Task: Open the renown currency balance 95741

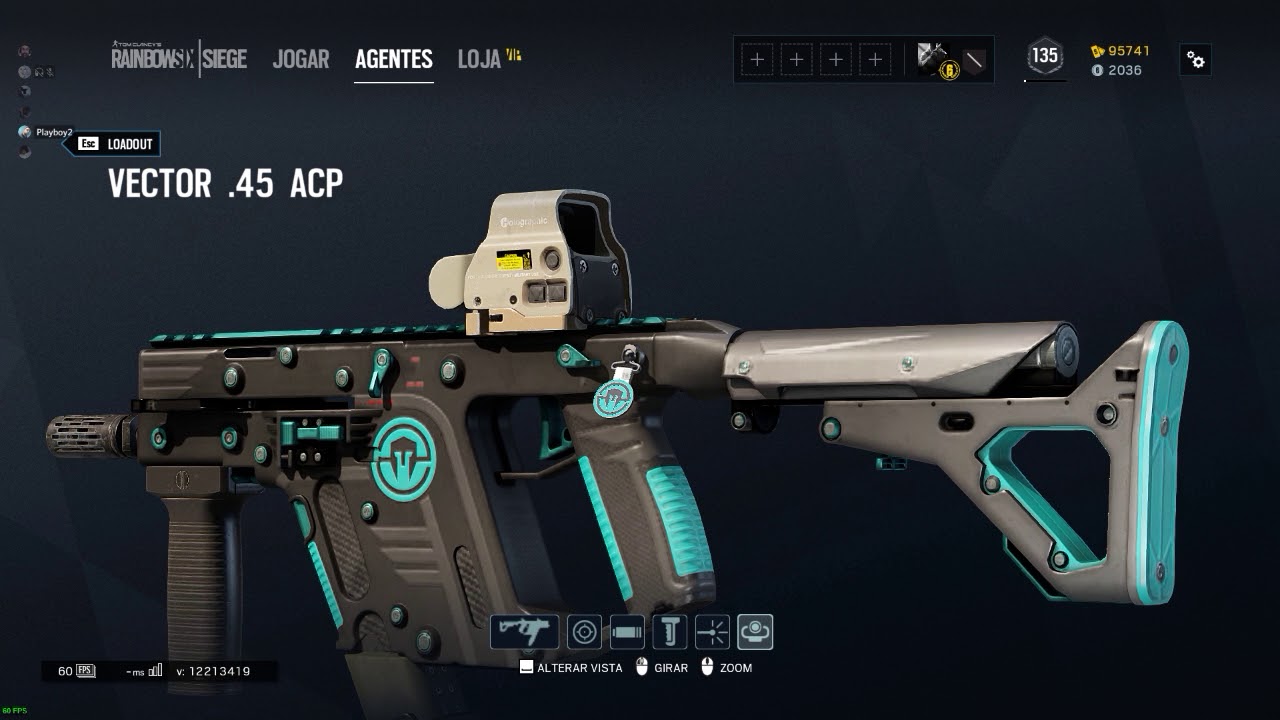Action: click(x=1121, y=51)
